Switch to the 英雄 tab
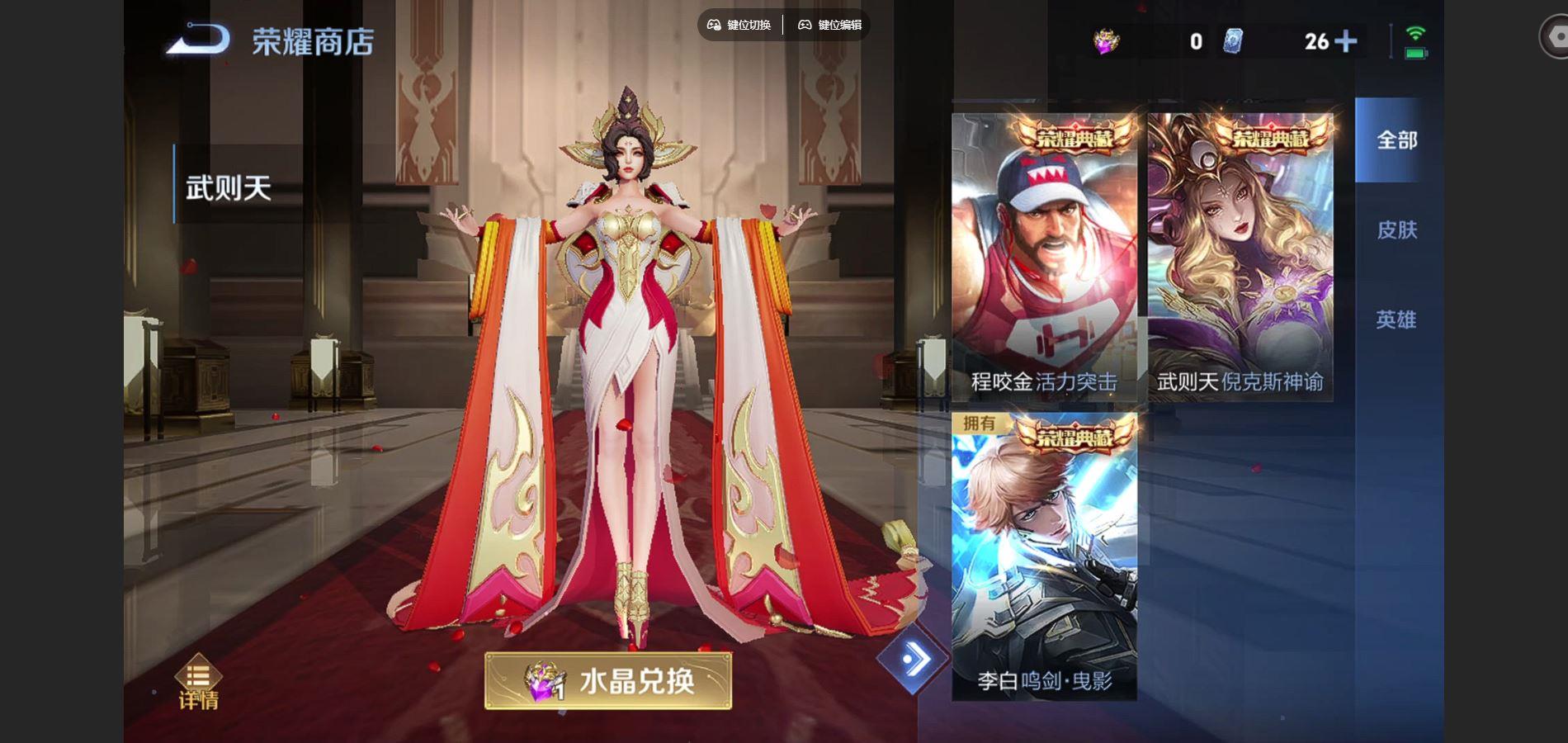 [x=1398, y=319]
